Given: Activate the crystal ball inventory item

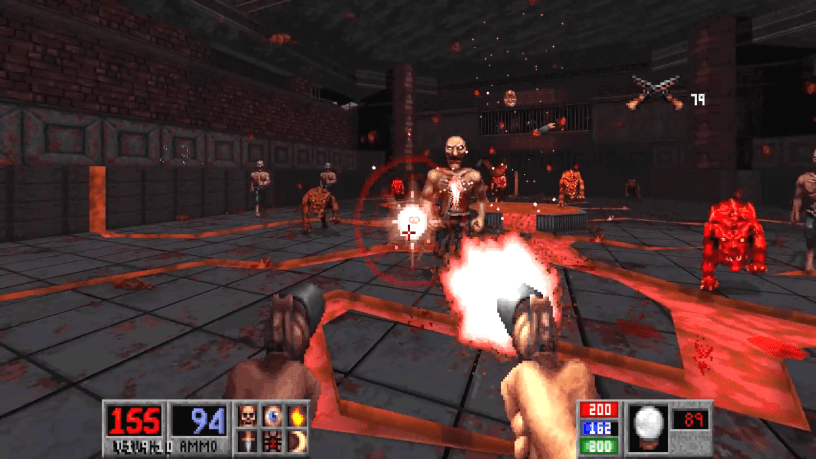Looking at the screenshot, I should tap(648, 424).
